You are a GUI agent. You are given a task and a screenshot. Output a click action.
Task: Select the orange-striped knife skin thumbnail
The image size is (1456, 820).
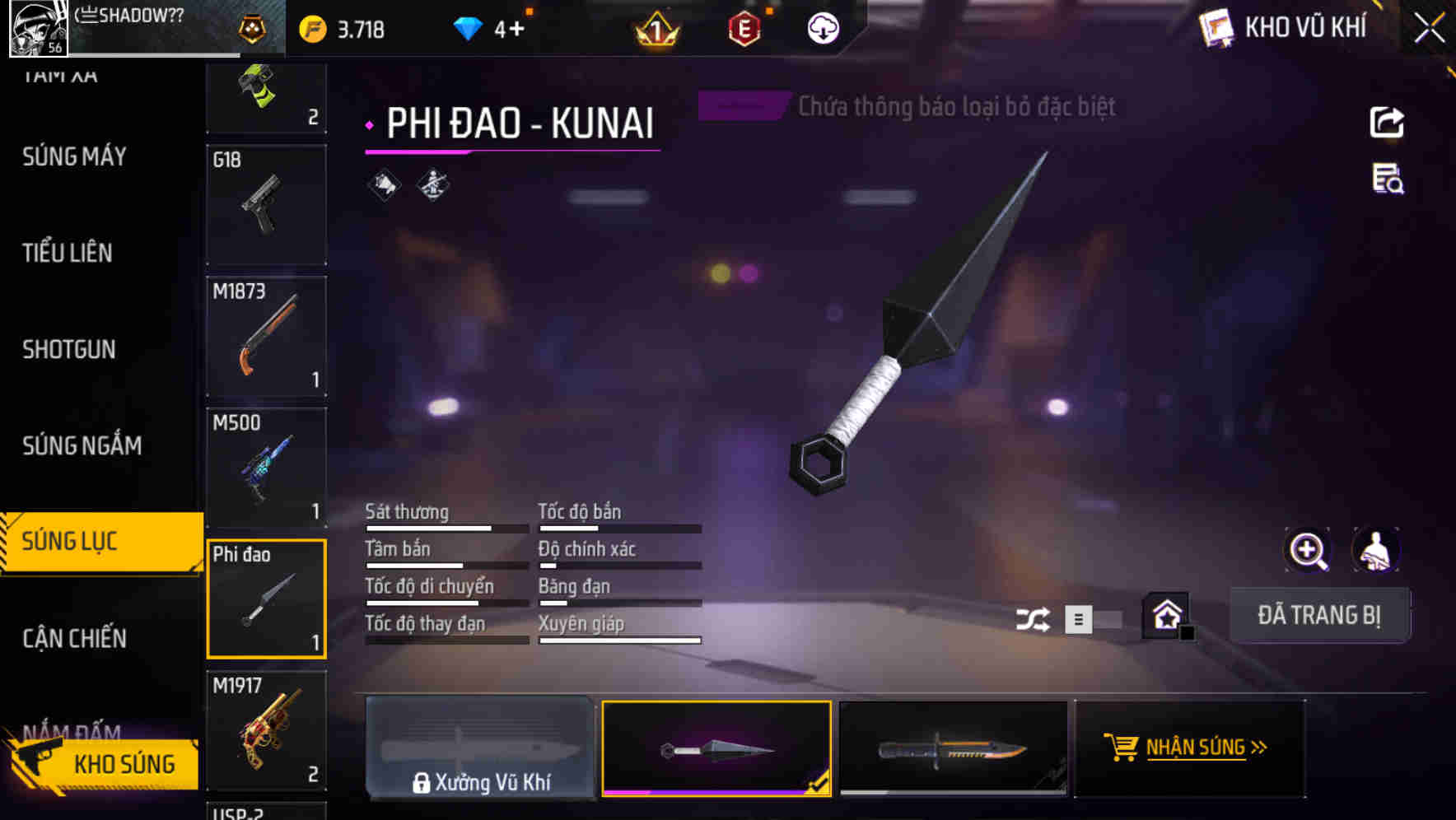(x=953, y=749)
